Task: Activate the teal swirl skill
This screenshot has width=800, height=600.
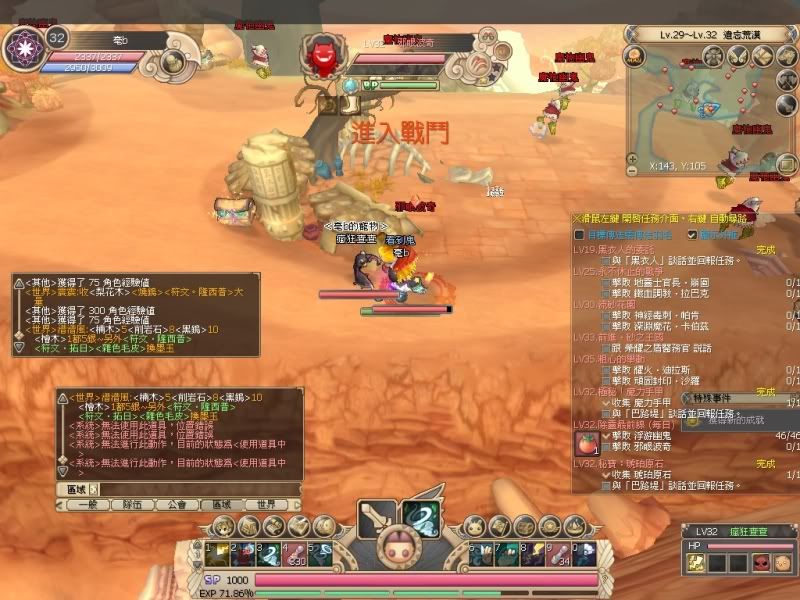Action: (x=422, y=516)
